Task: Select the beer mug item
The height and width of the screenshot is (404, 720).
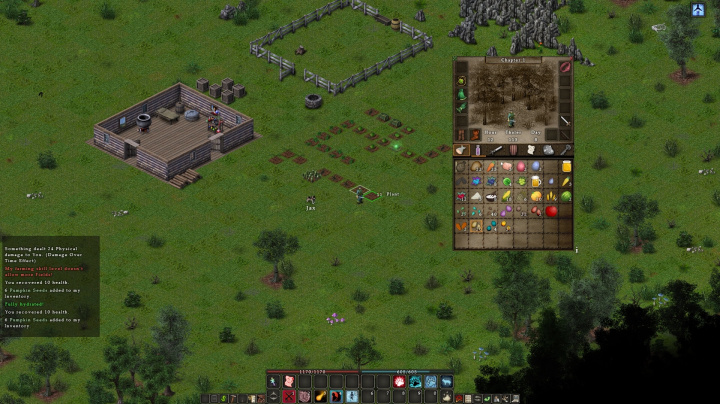Action: (536, 182)
